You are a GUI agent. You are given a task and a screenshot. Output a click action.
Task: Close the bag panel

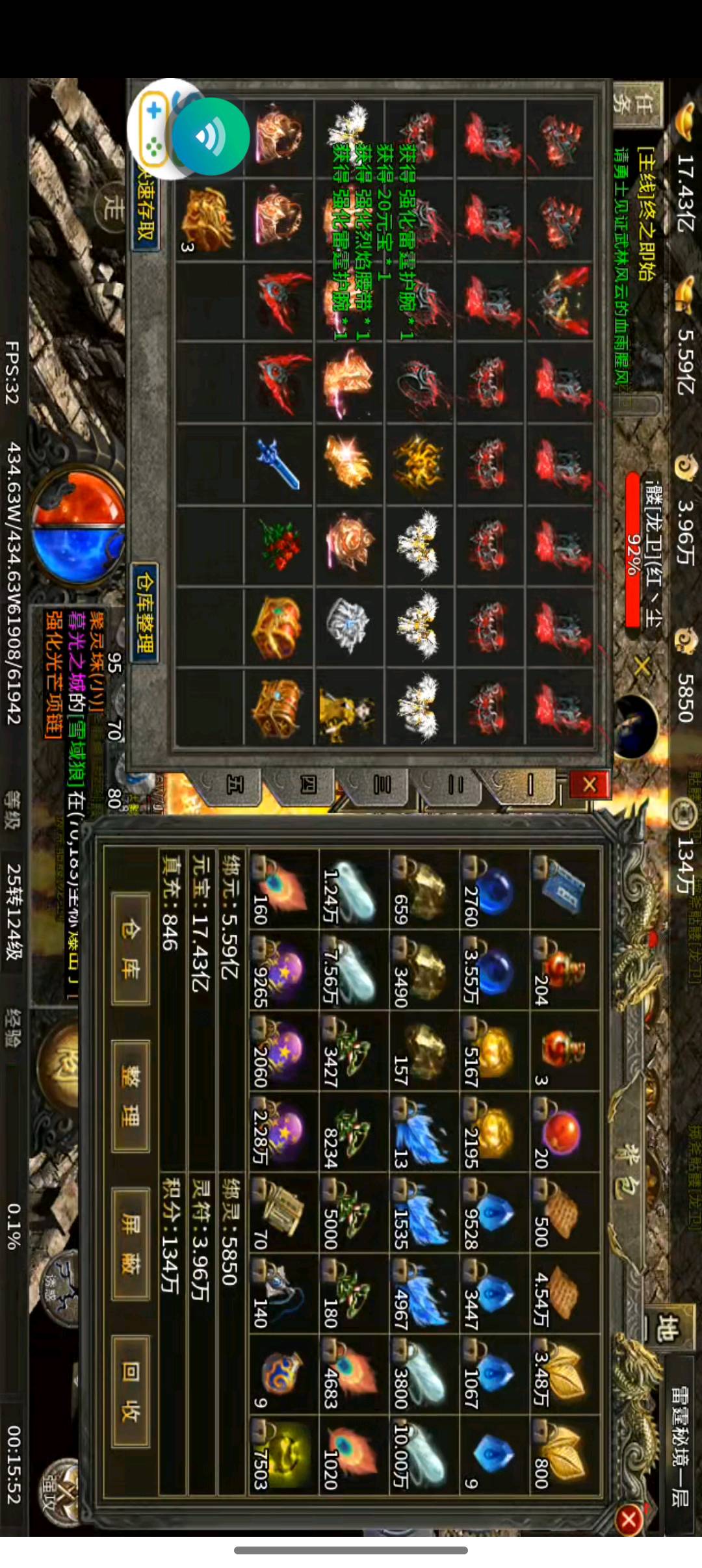pyautogui.click(x=629, y=1520)
